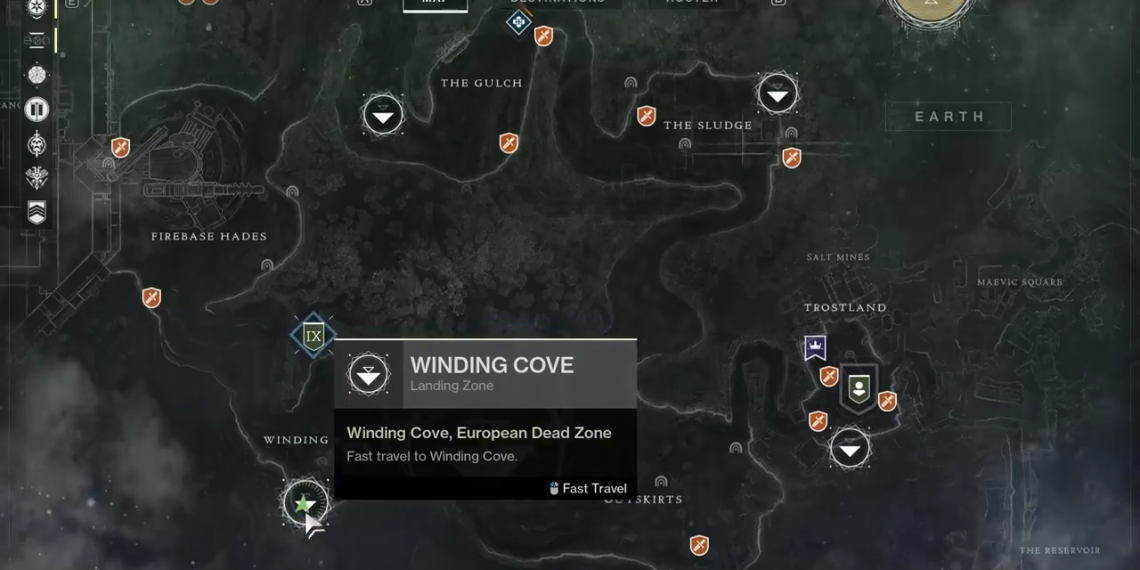The height and width of the screenshot is (570, 1140).
Task: Click the chevron rank emblem in the sidebar
Action: pos(37,212)
